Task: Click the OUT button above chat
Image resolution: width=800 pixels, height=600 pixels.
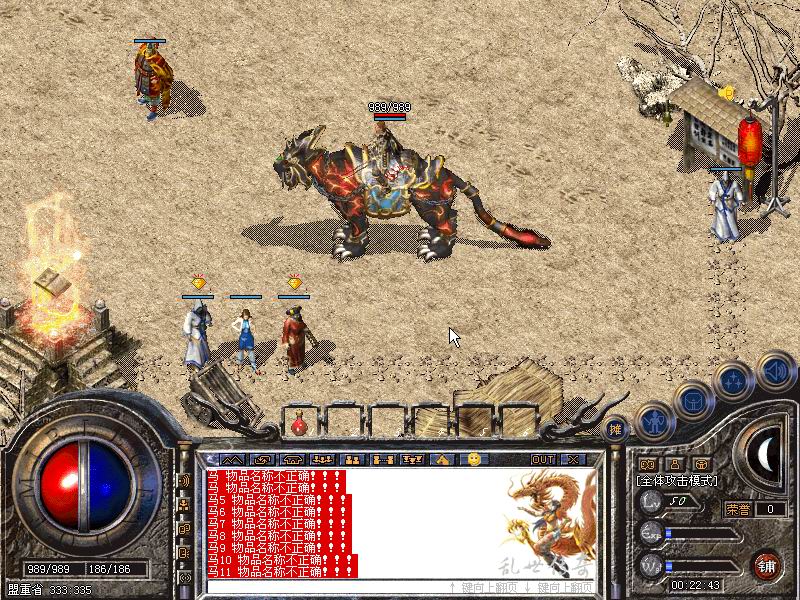Action: (543, 459)
